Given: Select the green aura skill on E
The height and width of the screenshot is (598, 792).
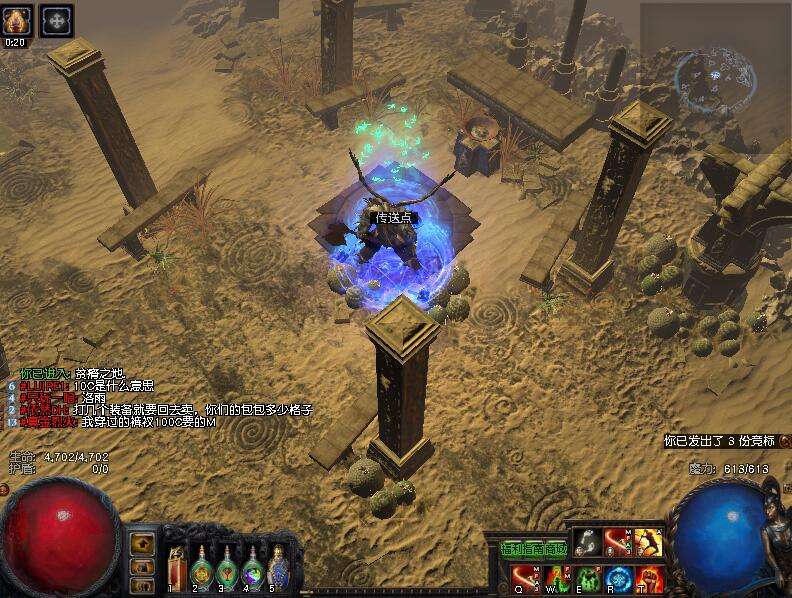Looking at the screenshot, I should pyautogui.click(x=587, y=577).
